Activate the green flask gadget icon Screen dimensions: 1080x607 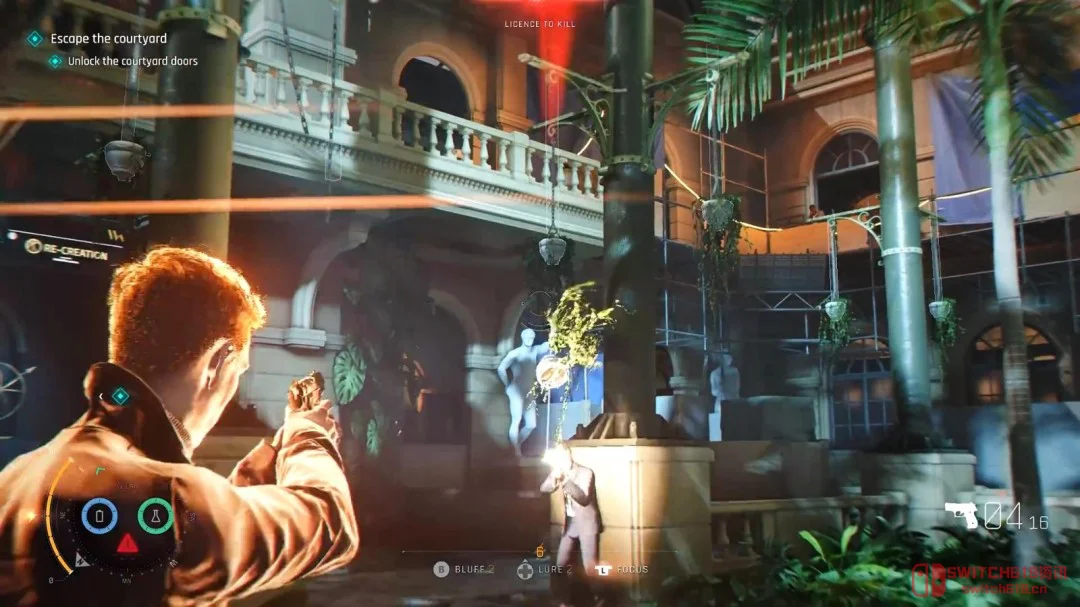[155, 516]
